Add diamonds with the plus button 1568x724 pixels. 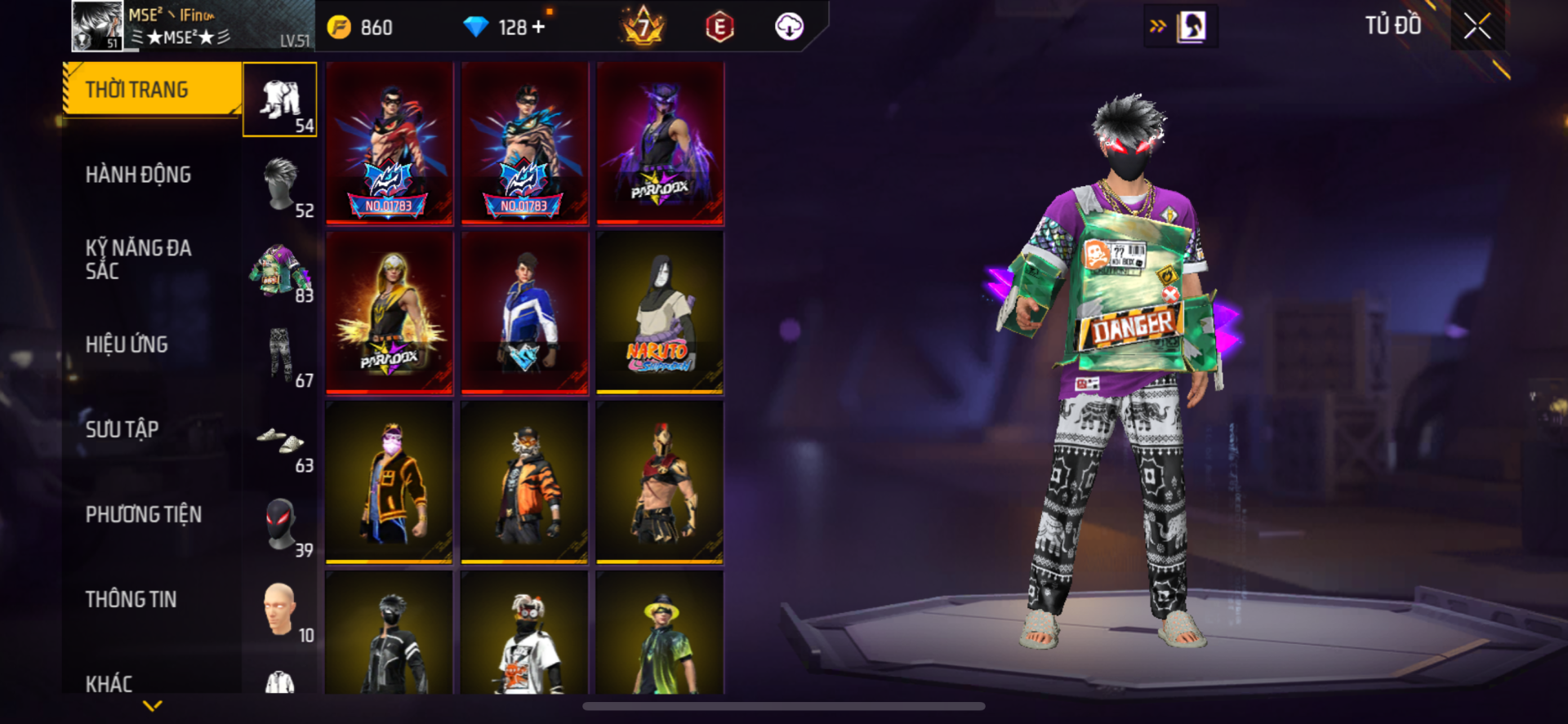[x=538, y=27]
